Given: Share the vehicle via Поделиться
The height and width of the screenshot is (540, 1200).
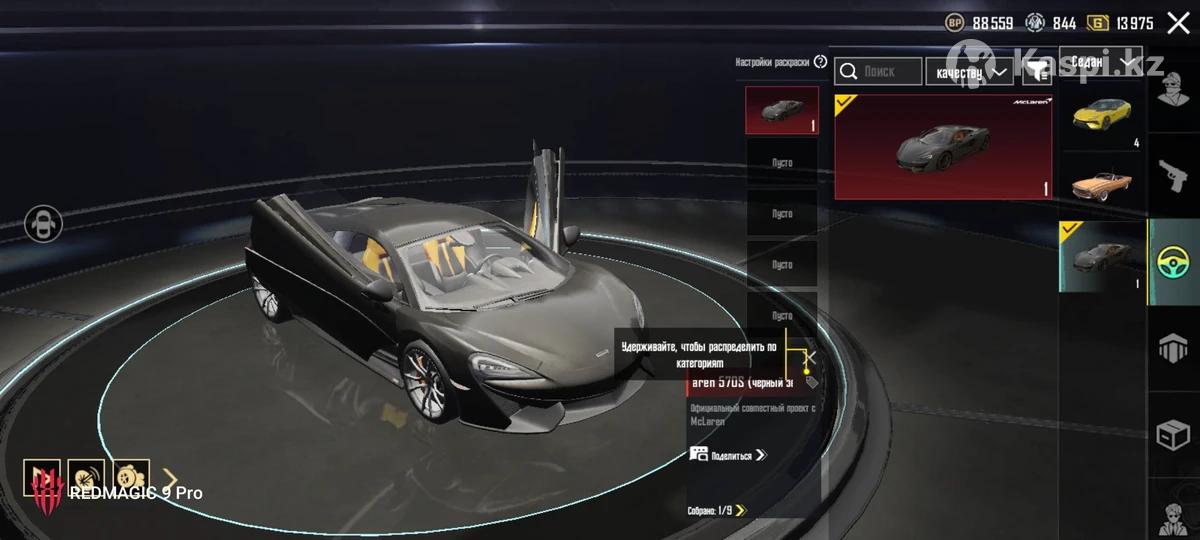Looking at the screenshot, I should pos(728,455).
